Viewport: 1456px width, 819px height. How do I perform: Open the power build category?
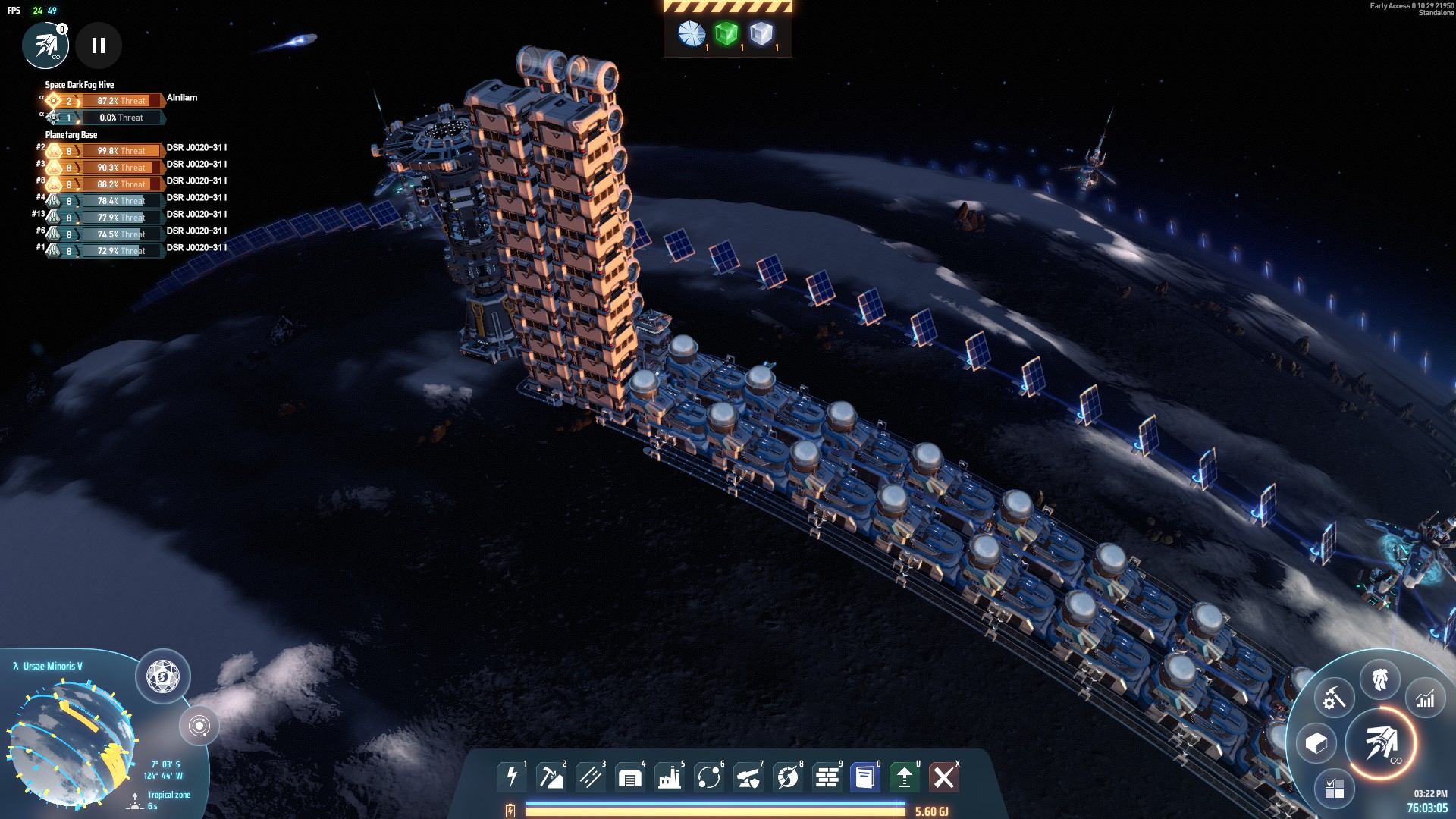[512, 777]
